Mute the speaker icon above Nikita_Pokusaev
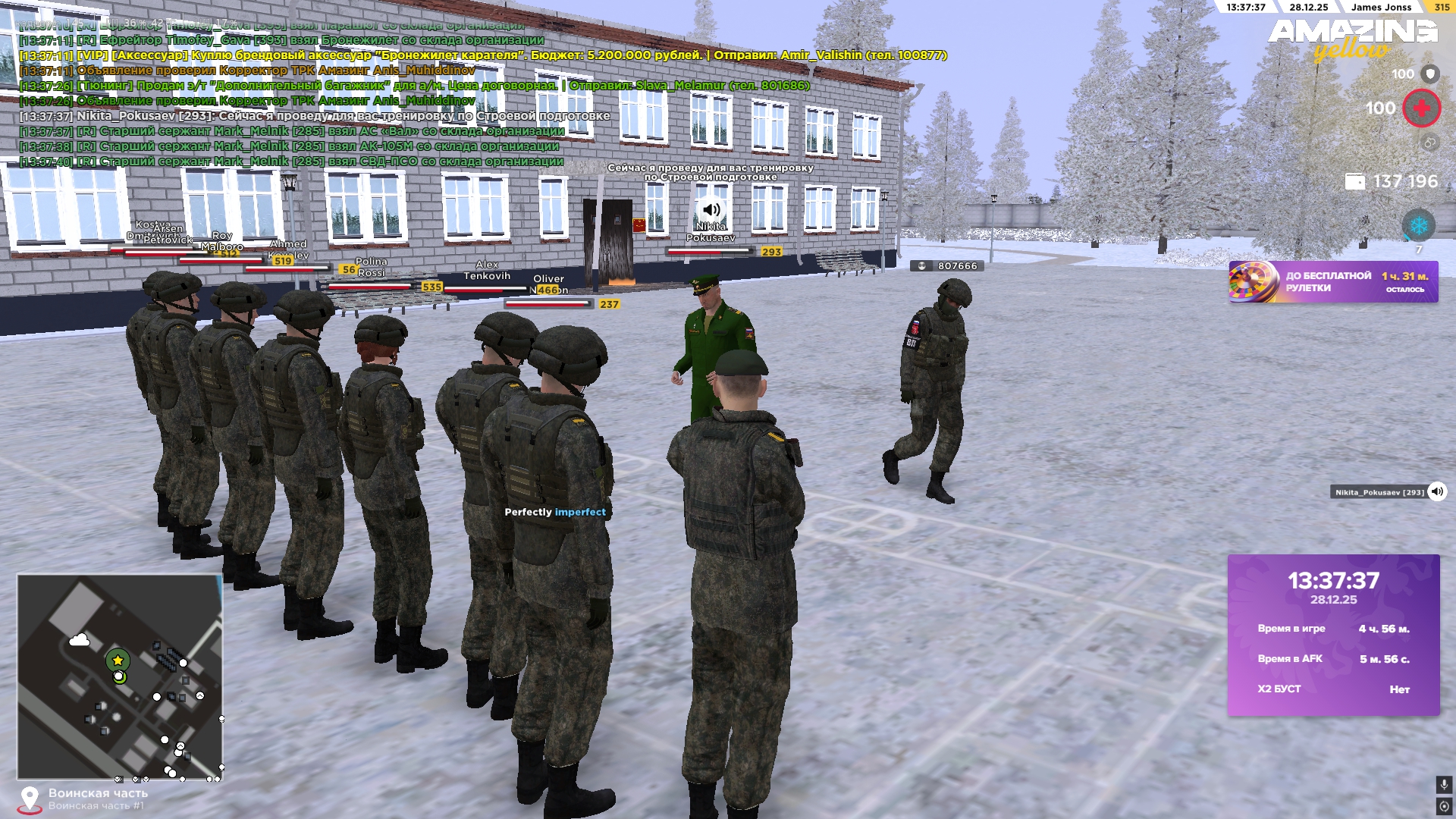 click(x=711, y=209)
